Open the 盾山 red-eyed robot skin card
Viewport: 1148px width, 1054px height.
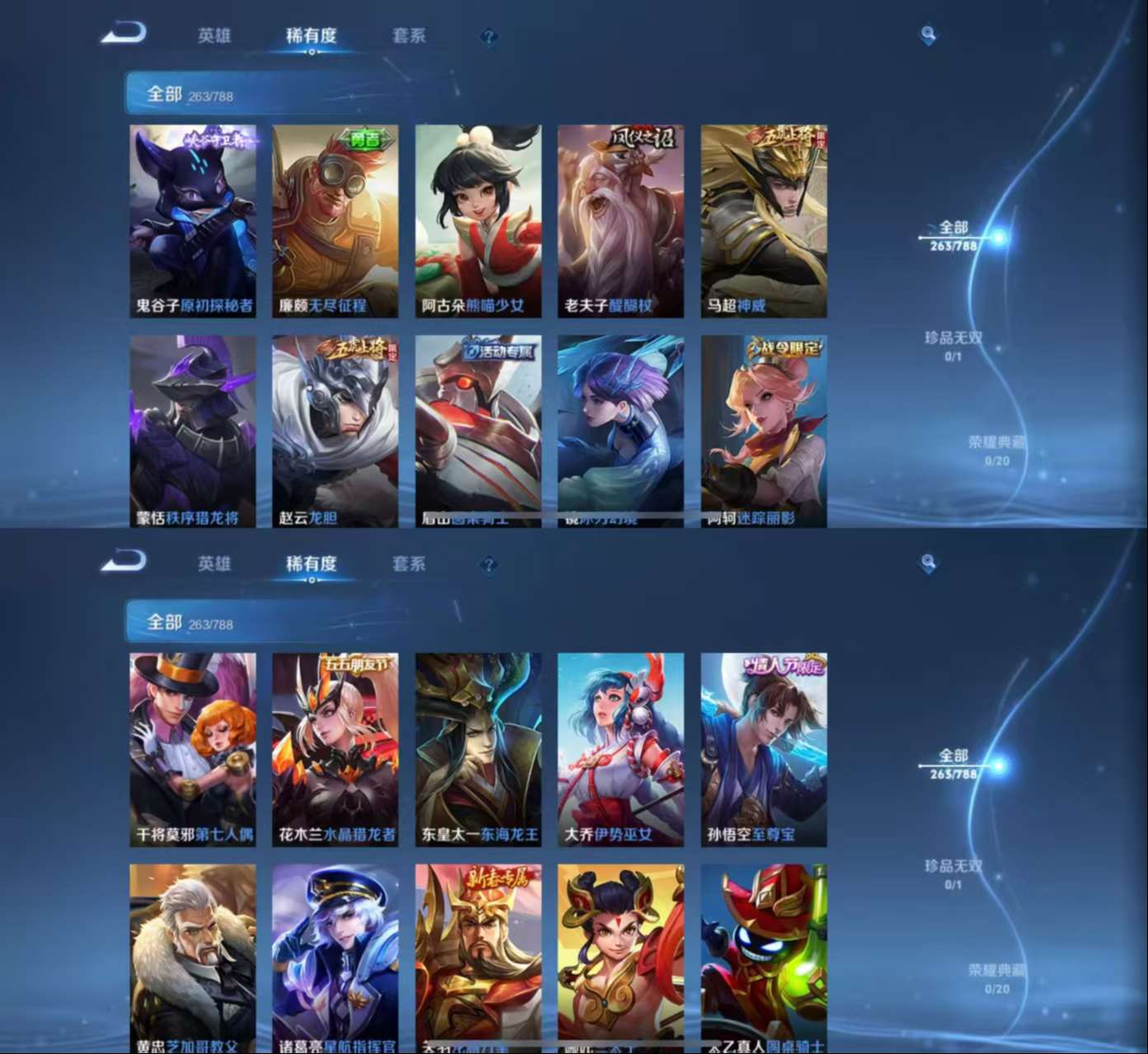[x=478, y=430]
